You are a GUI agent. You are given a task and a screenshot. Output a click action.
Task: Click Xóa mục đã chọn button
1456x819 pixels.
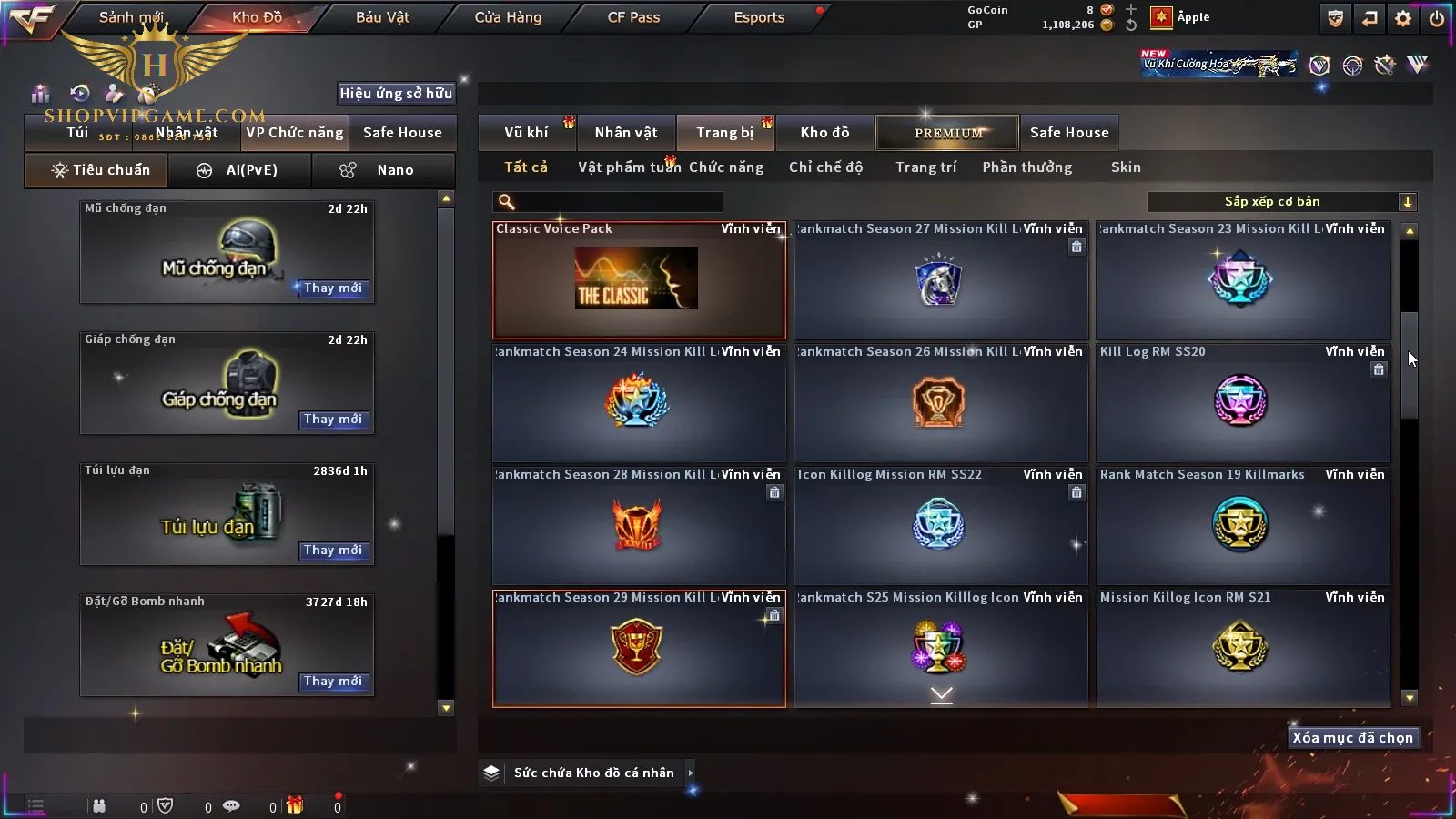(x=1352, y=738)
